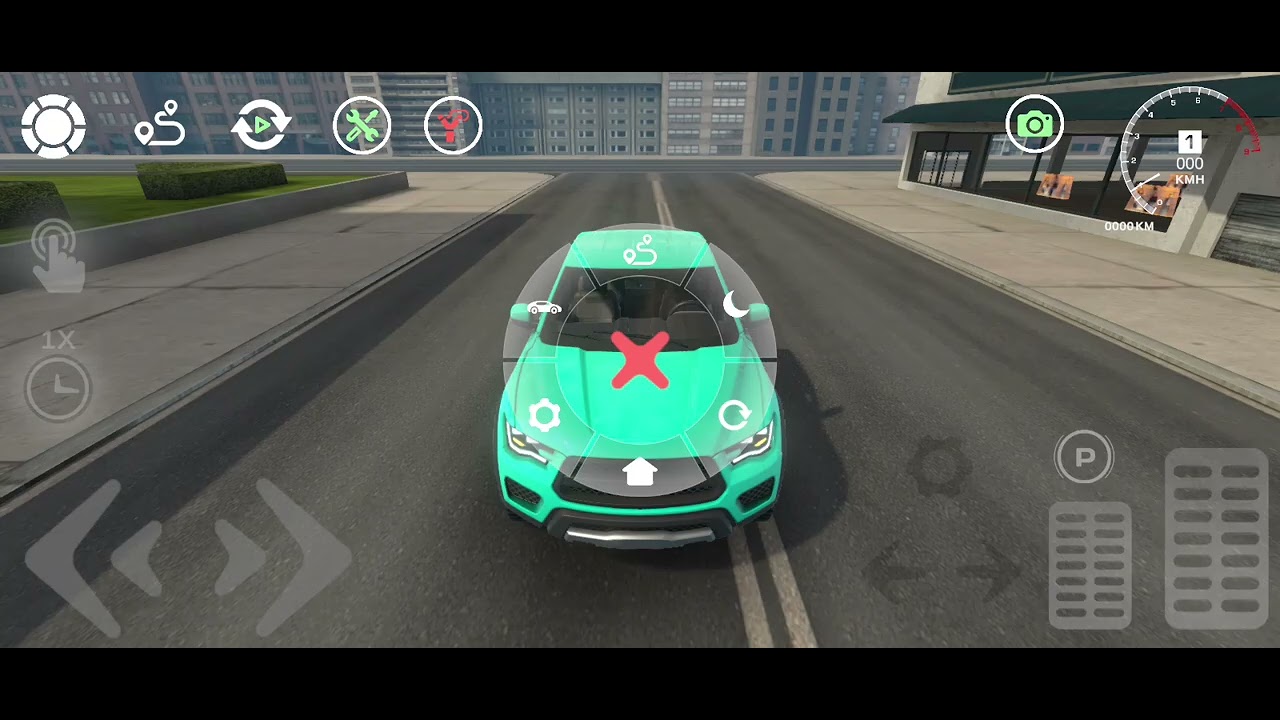Open settings via radial gear icon
This screenshot has width=1280, height=720.
544,415
